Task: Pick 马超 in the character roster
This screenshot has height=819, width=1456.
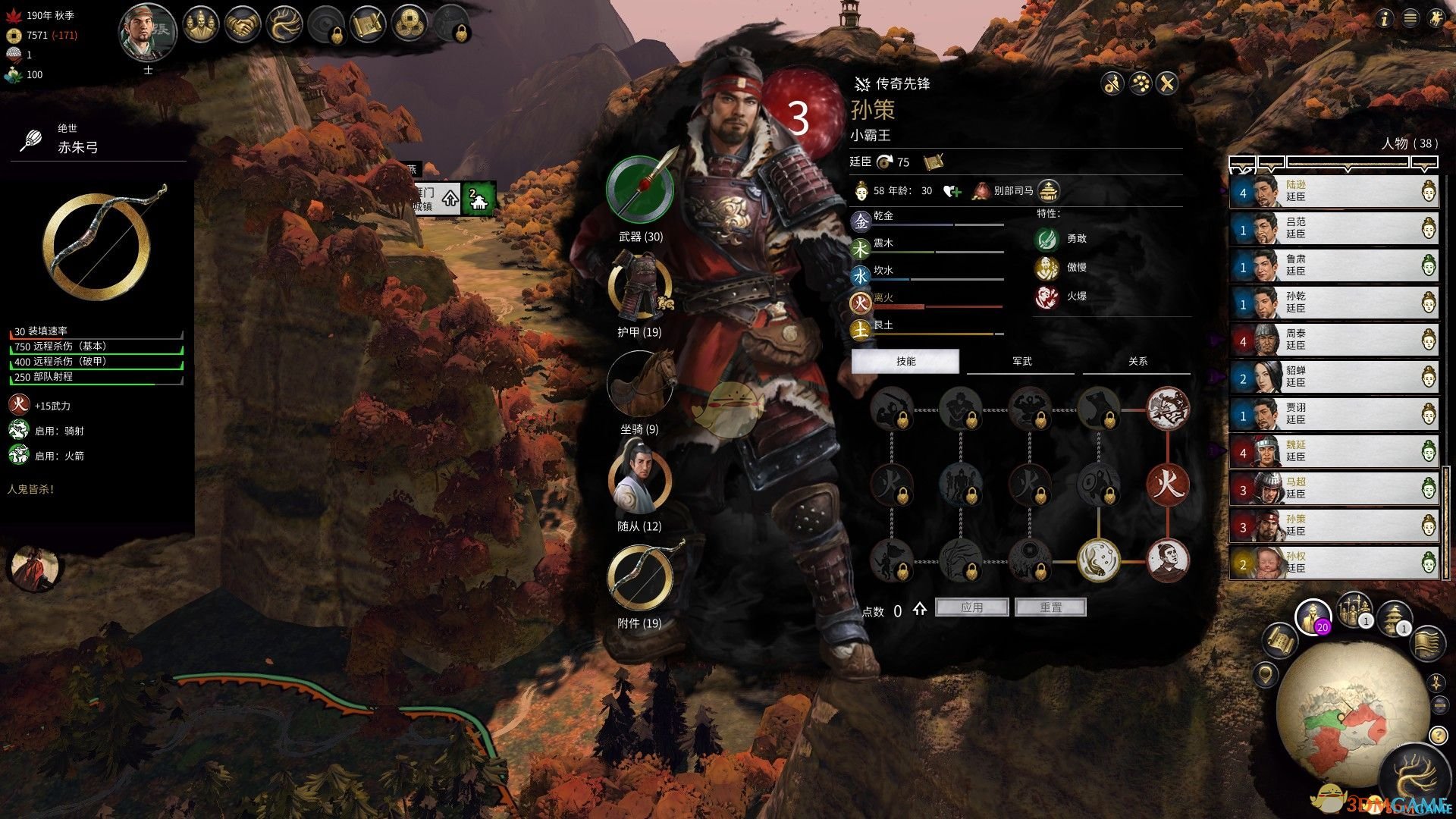Action: coord(1333,488)
